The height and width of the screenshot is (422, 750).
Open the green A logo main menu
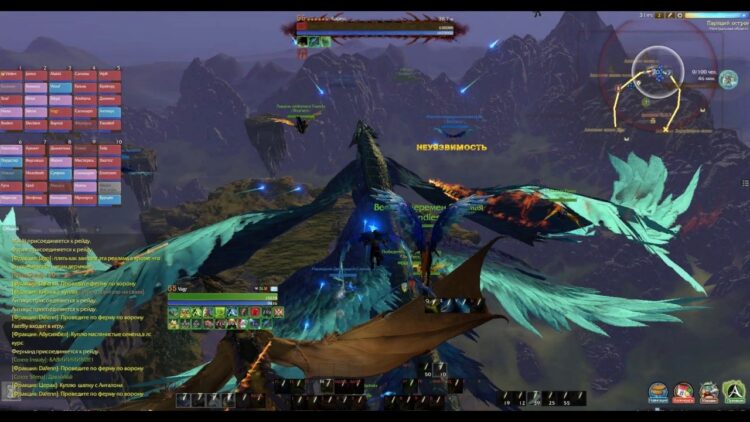(x=735, y=391)
